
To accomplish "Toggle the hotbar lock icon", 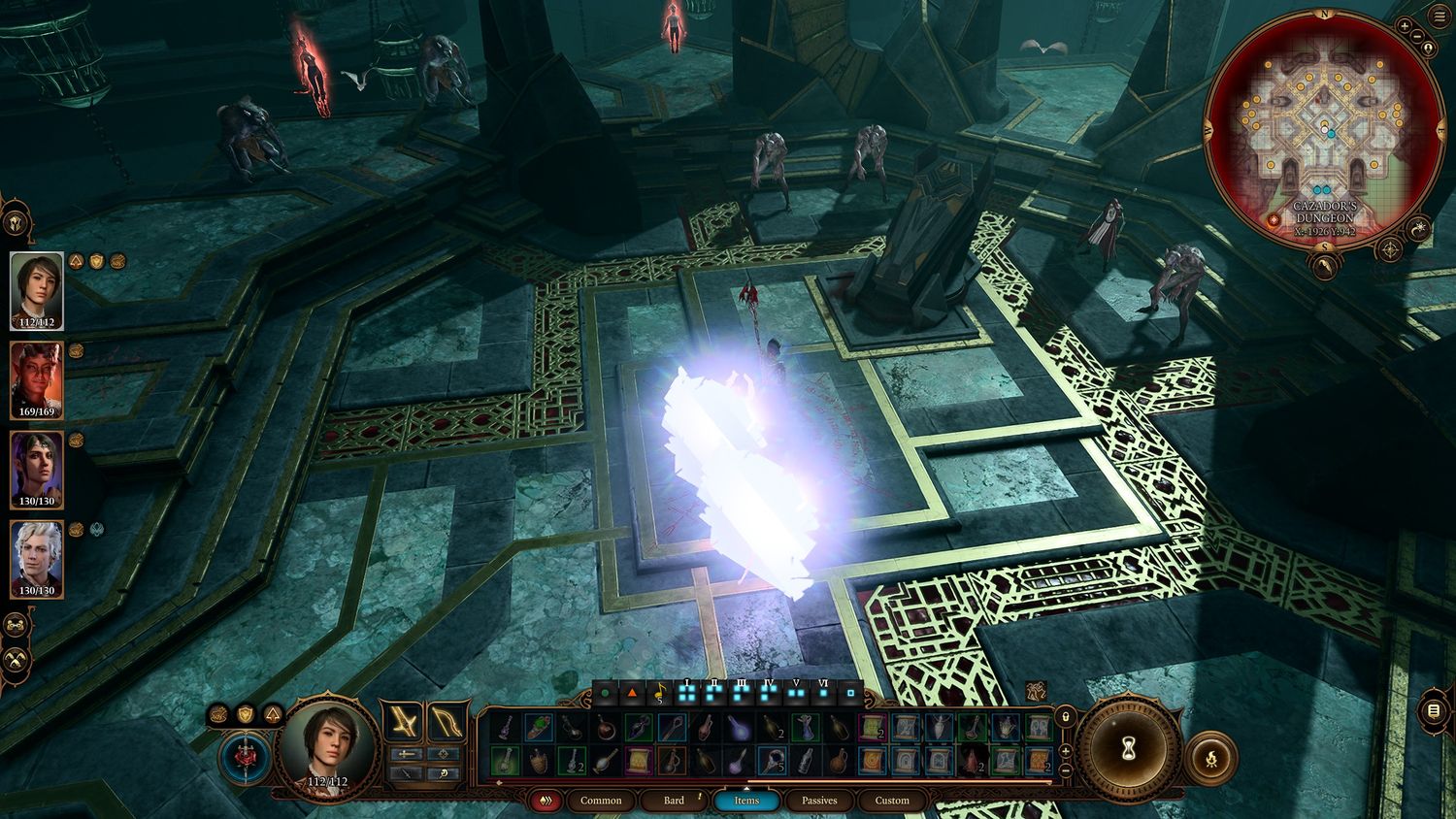I will coord(1065,715).
